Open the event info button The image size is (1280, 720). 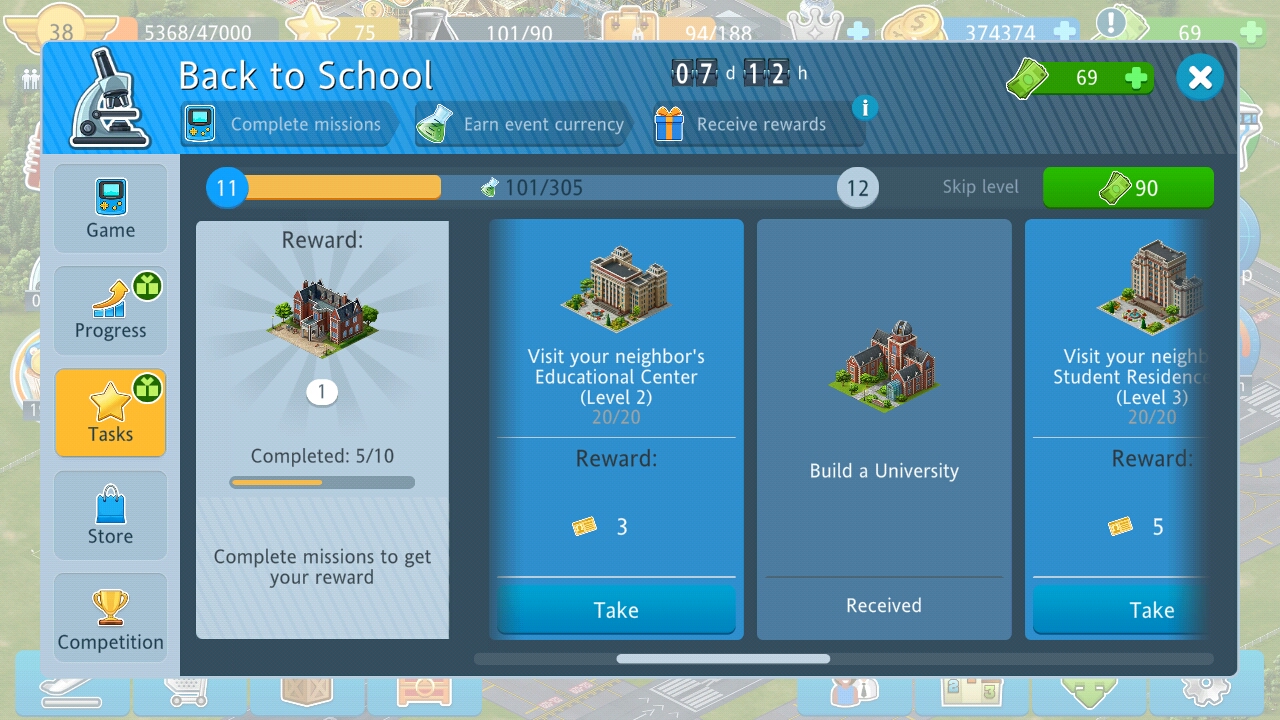click(x=865, y=107)
